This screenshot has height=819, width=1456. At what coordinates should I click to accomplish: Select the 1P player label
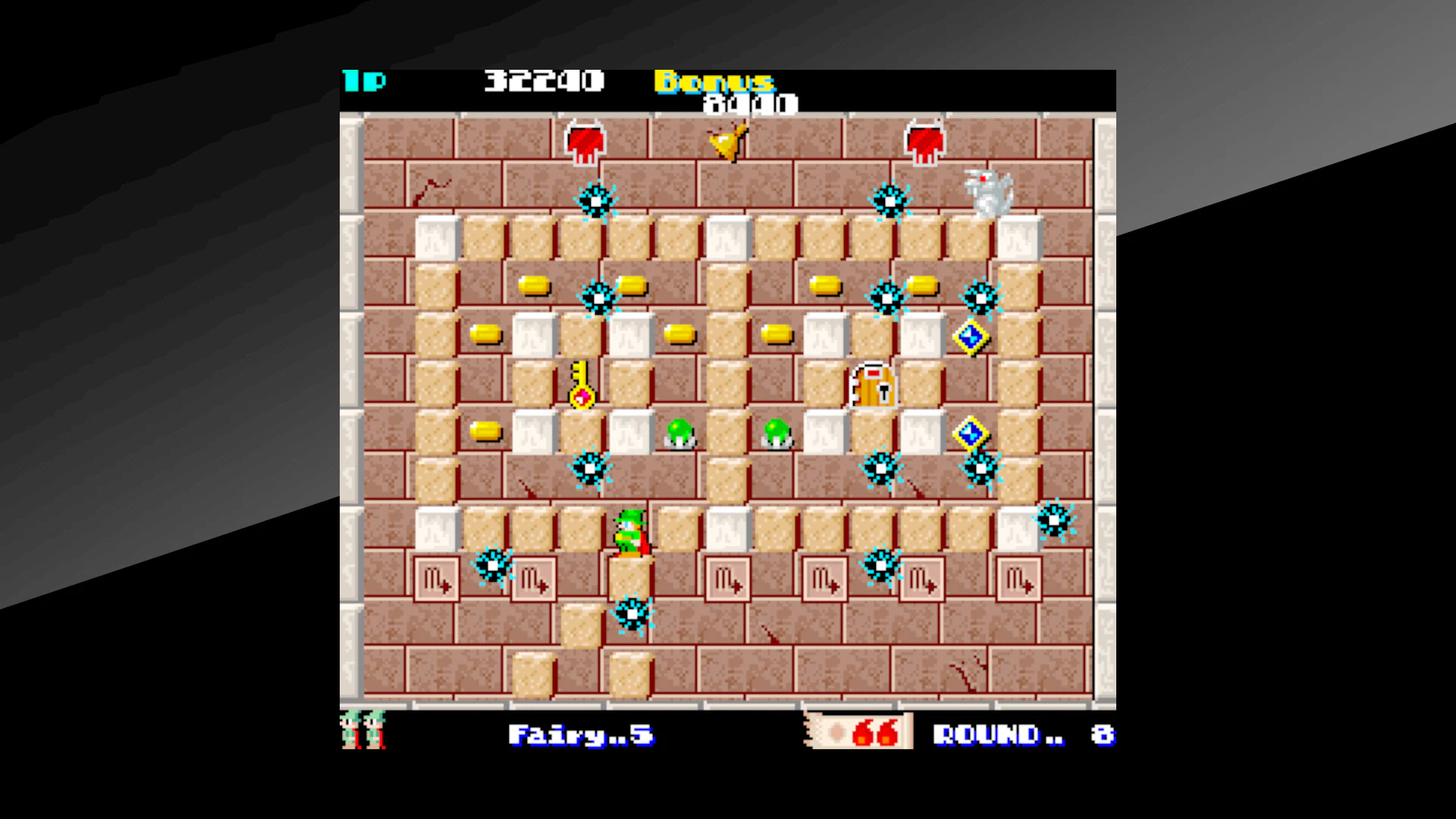coord(364,80)
